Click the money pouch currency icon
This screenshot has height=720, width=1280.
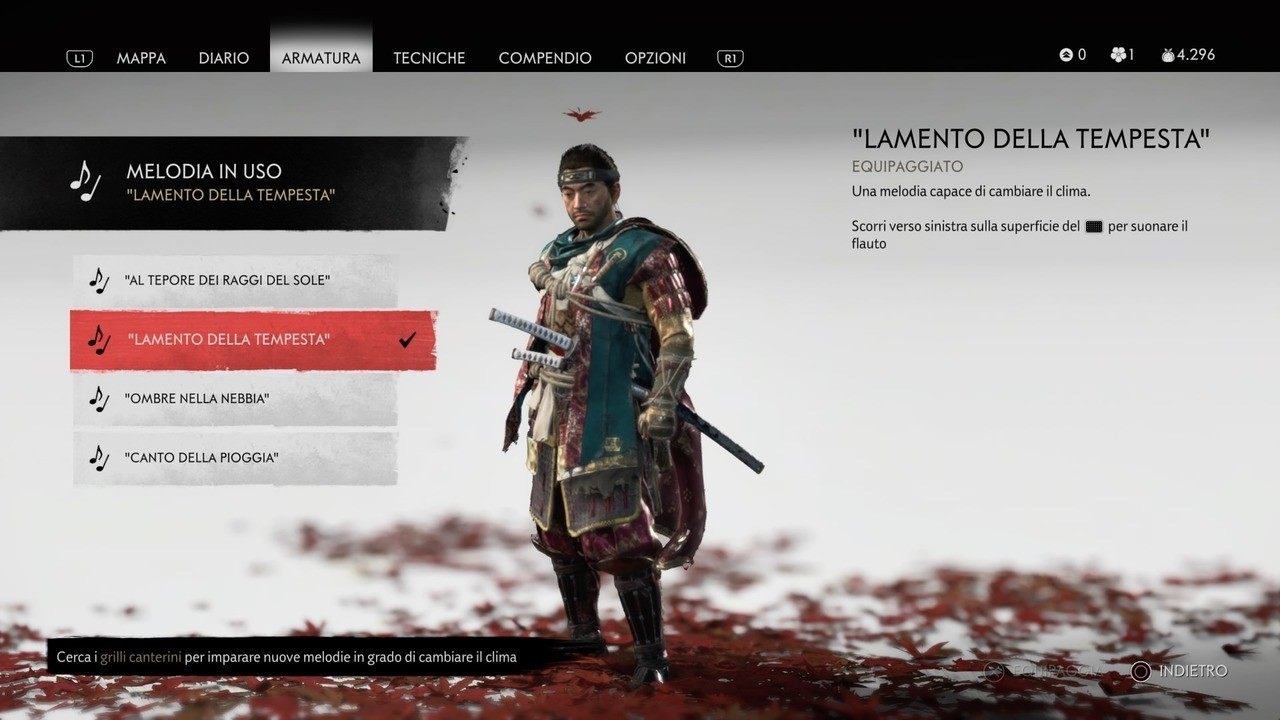(1167, 55)
